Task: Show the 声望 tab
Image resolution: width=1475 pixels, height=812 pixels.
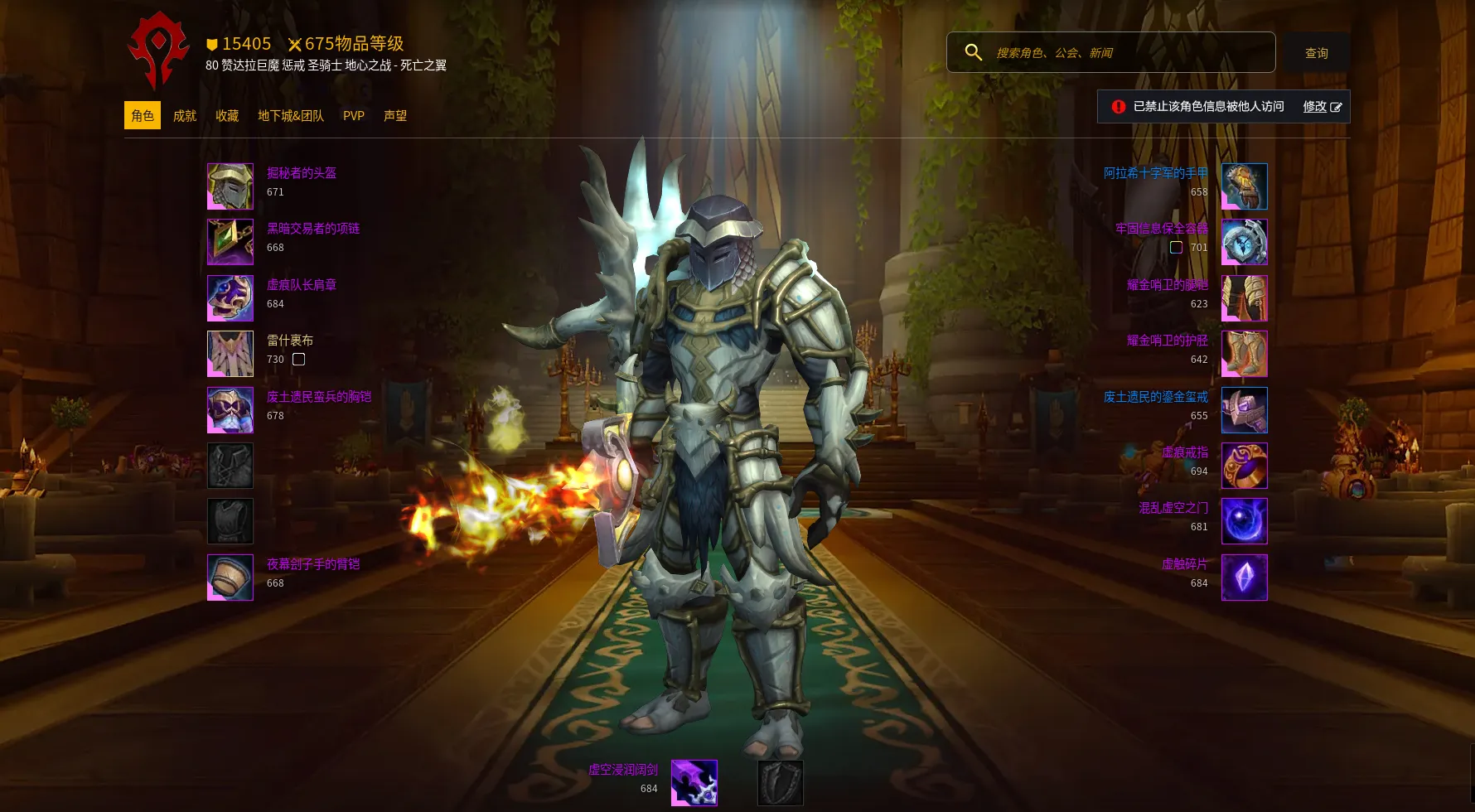Action: click(x=395, y=116)
